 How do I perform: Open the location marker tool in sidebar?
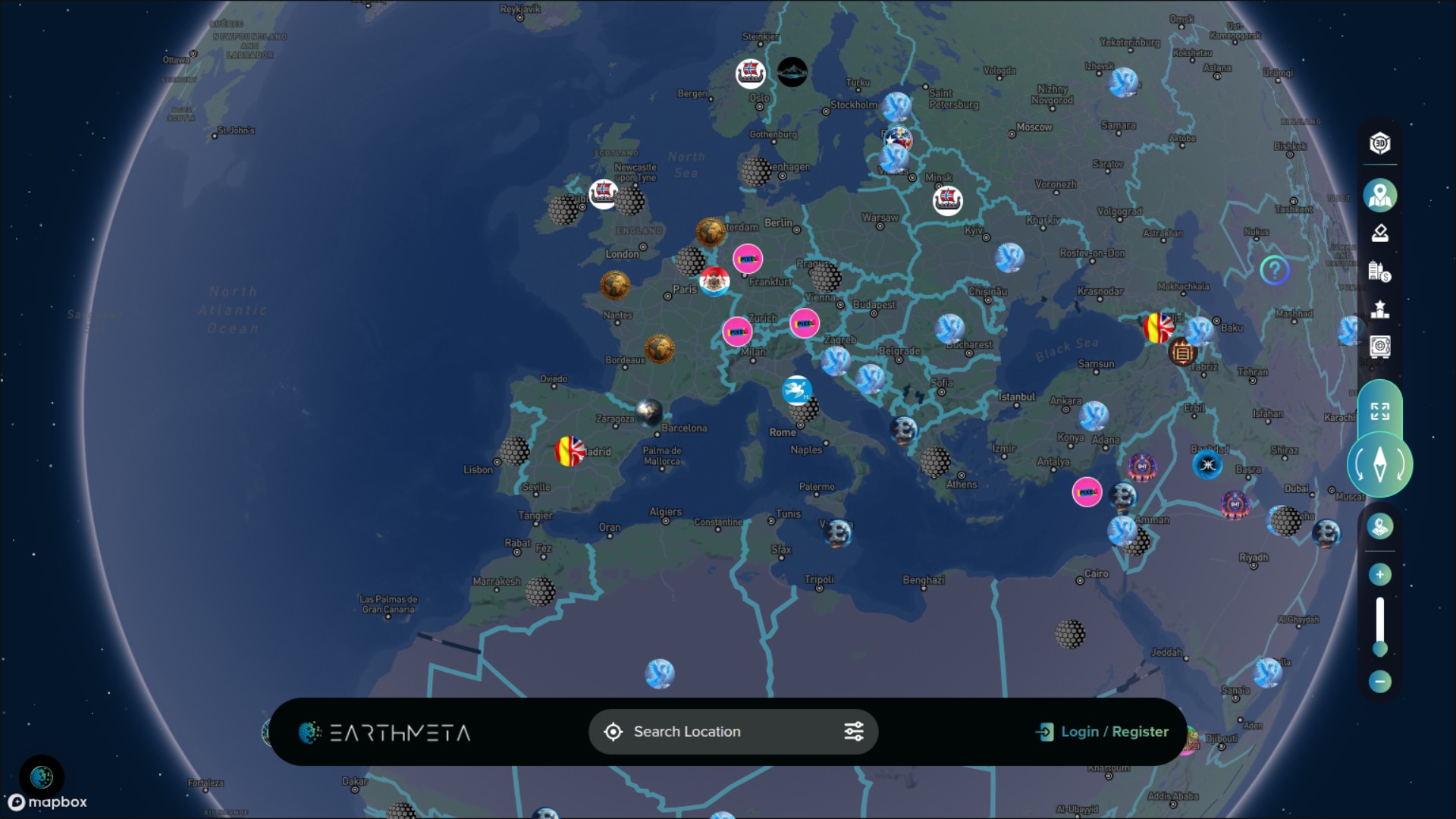(x=1379, y=195)
